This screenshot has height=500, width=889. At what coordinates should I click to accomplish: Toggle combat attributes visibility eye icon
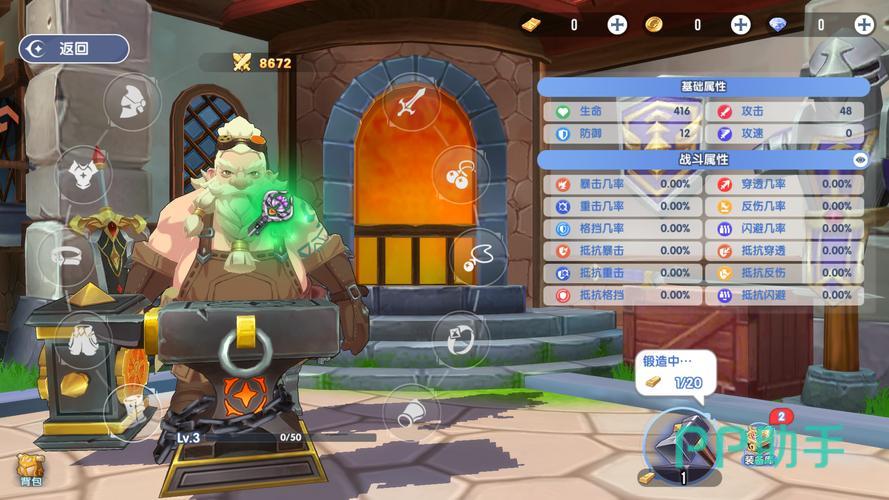click(x=859, y=159)
